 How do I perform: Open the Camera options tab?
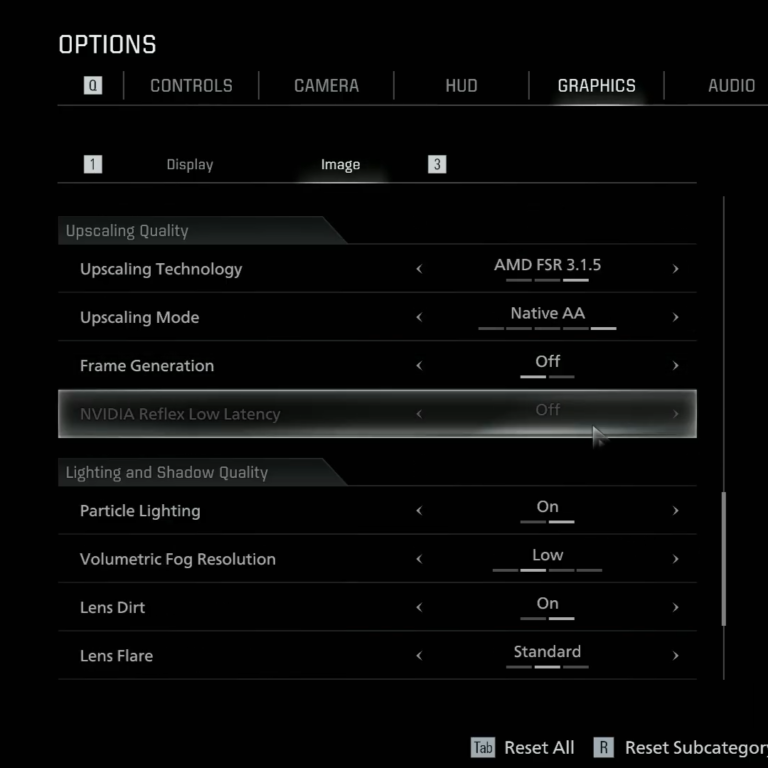326,86
